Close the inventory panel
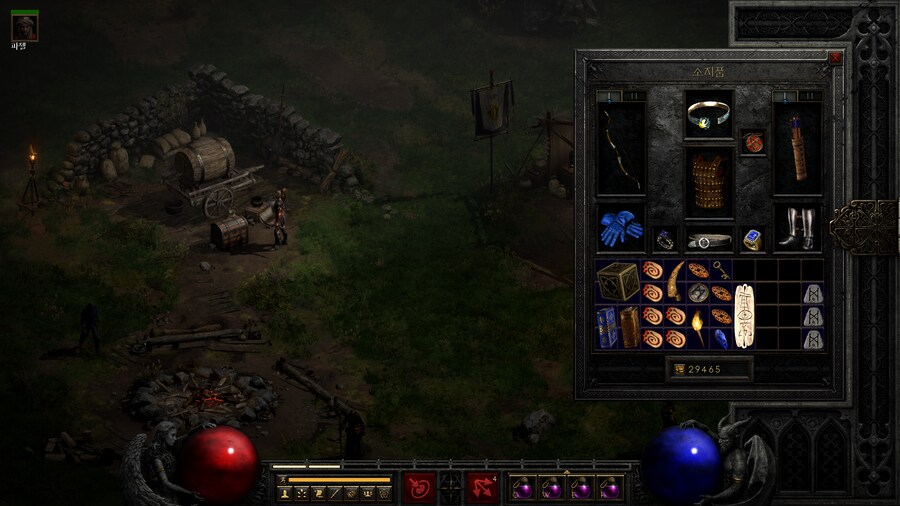 835,58
